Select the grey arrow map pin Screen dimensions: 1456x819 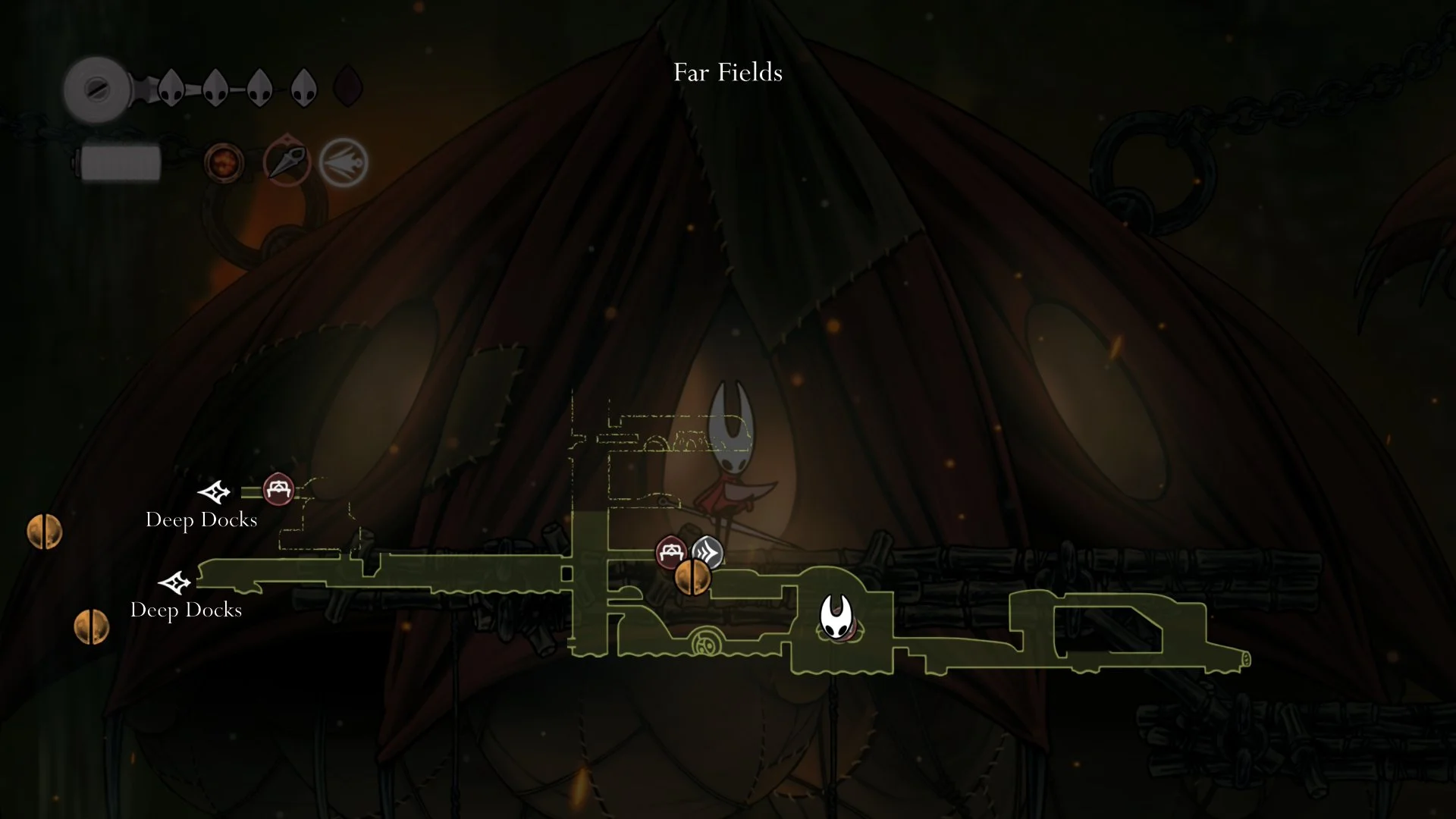pos(708,552)
